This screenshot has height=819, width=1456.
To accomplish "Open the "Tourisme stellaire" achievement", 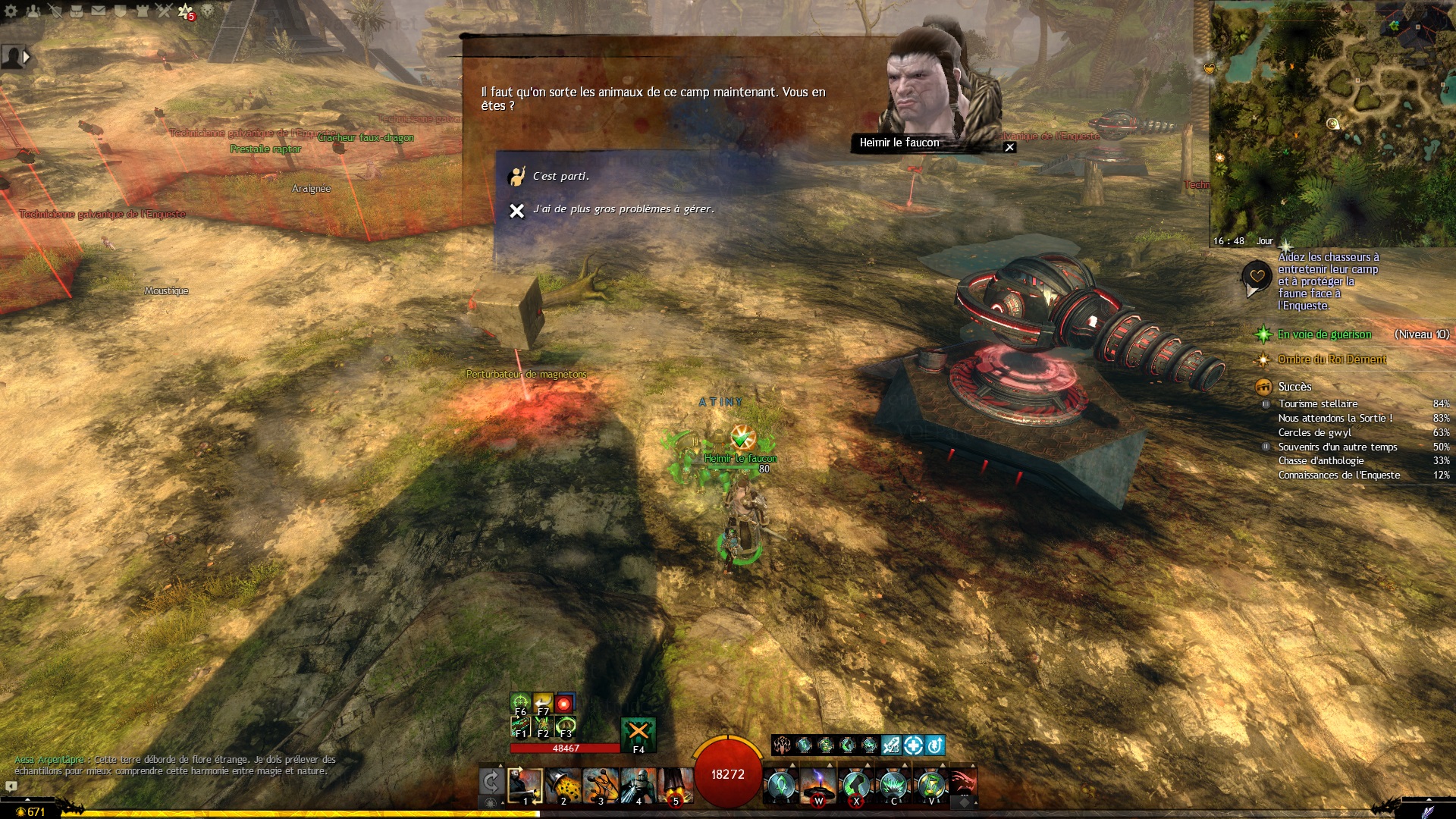I will [1318, 403].
